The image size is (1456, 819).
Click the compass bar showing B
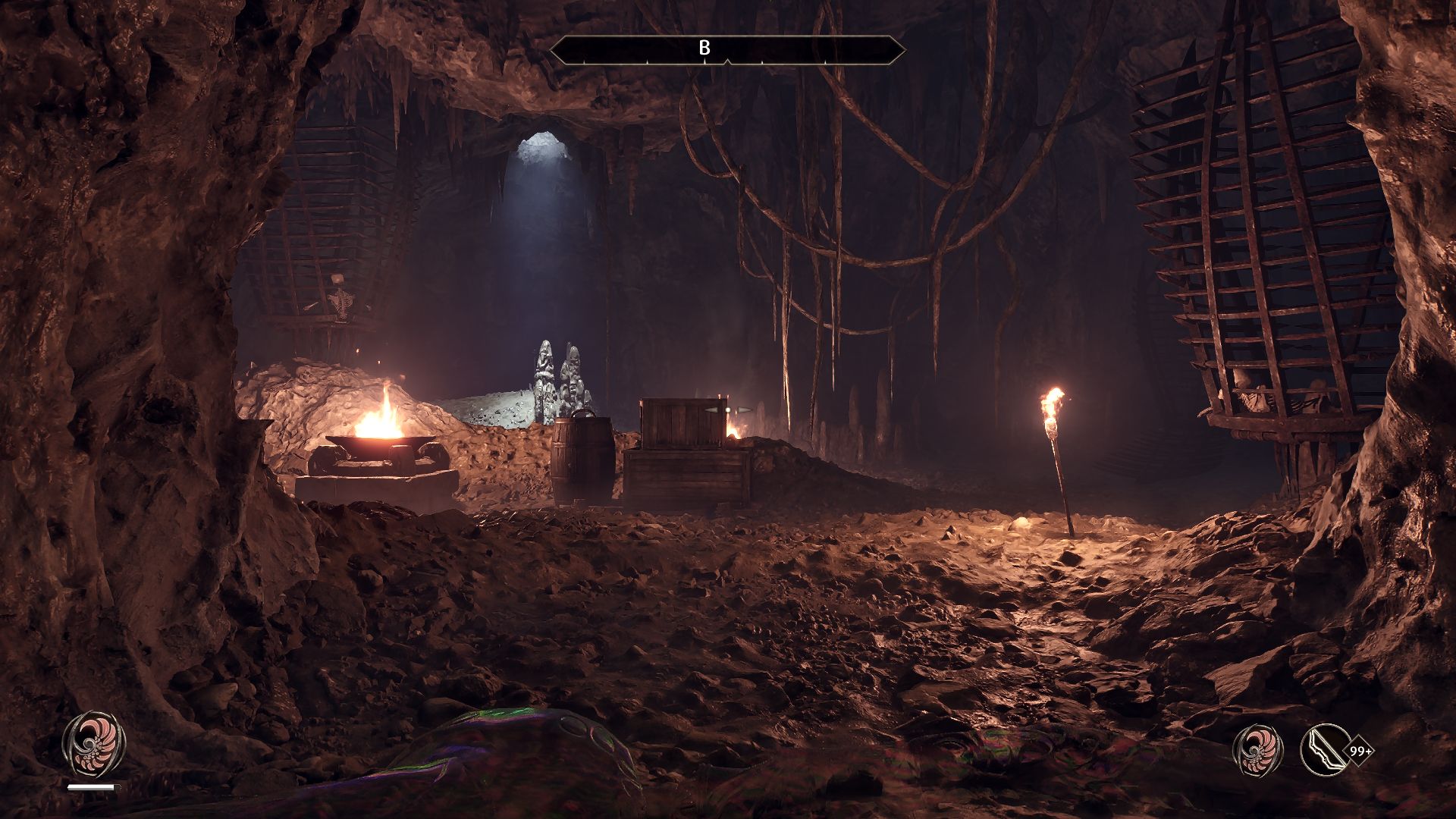726,49
